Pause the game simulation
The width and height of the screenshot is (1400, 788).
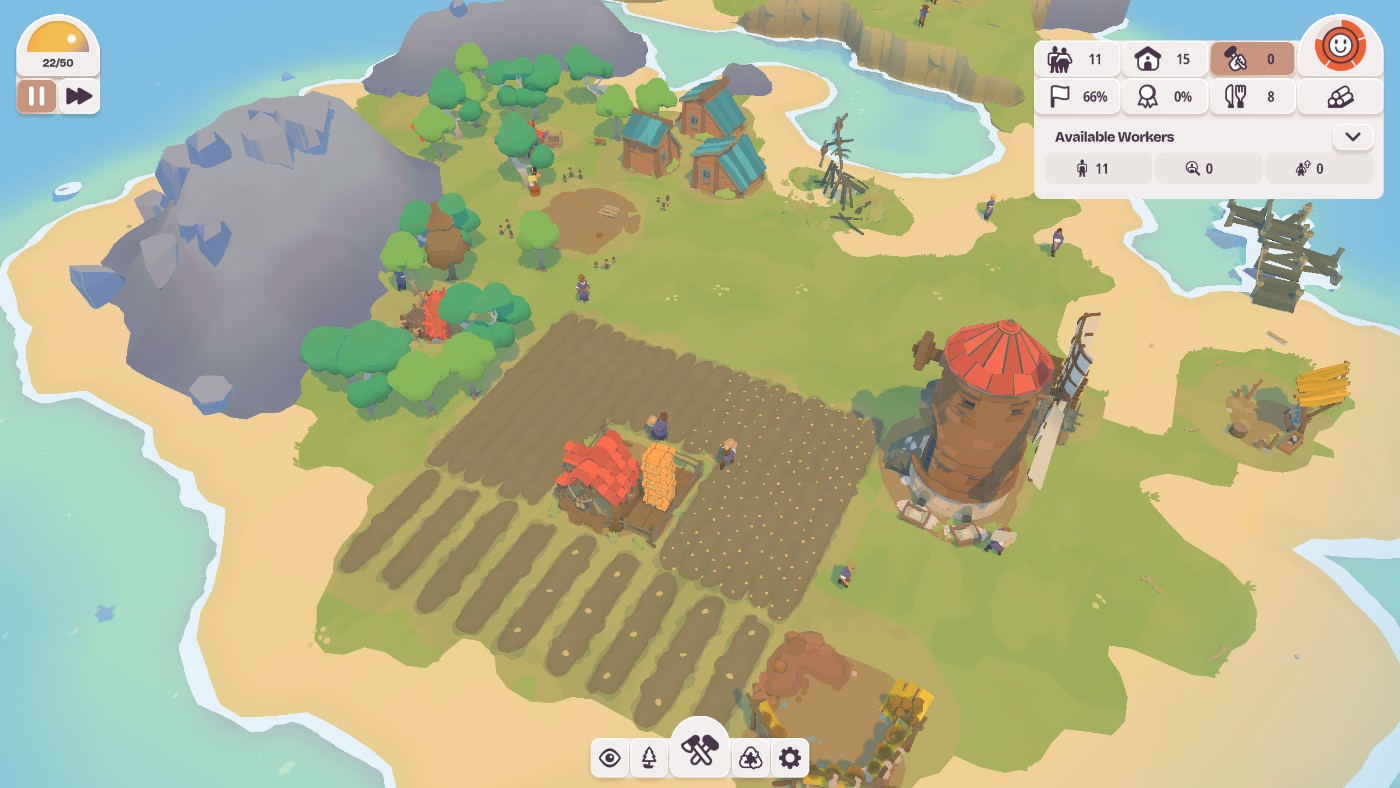(x=37, y=96)
